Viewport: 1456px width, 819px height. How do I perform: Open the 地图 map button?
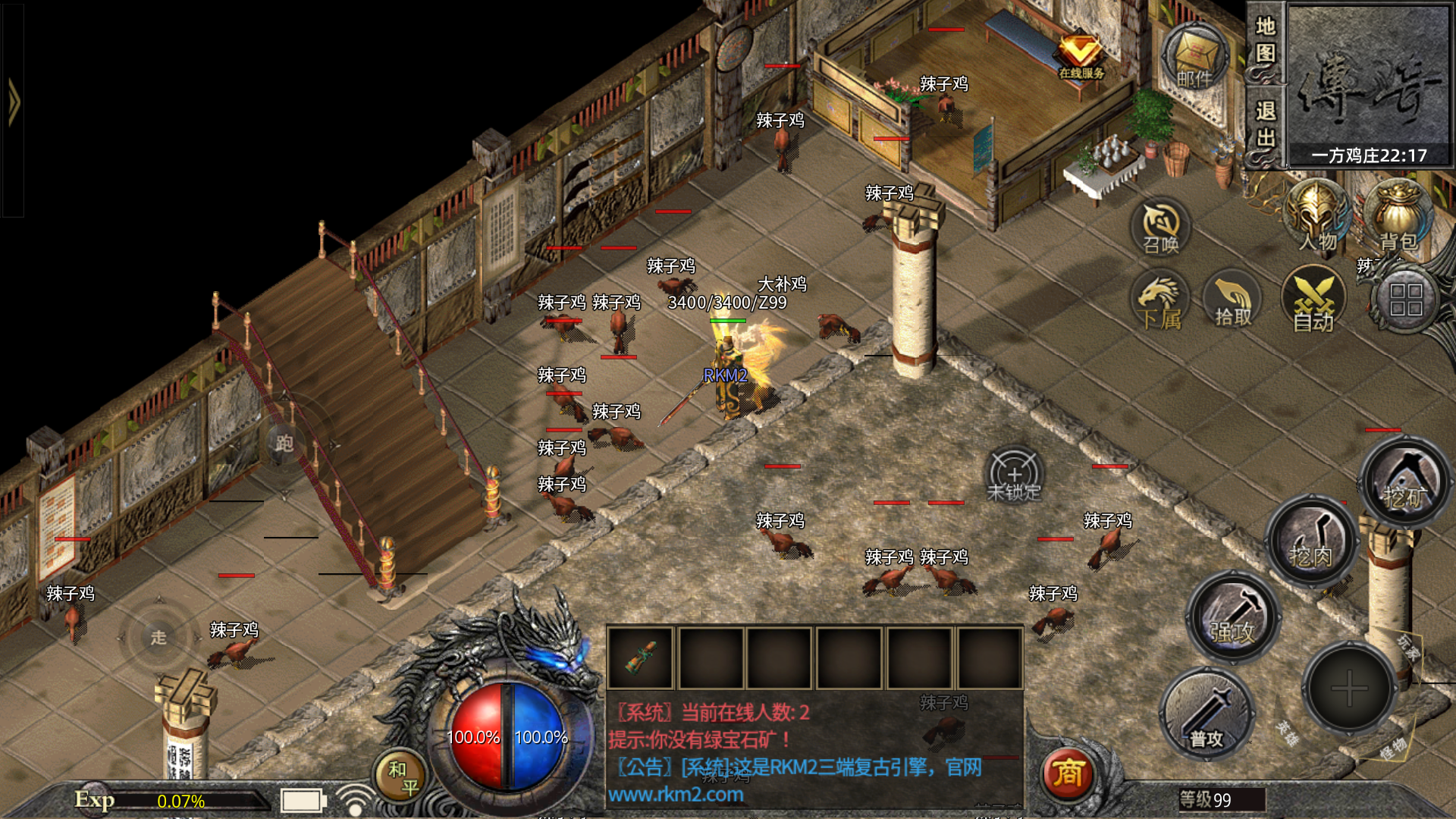[1265, 42]
